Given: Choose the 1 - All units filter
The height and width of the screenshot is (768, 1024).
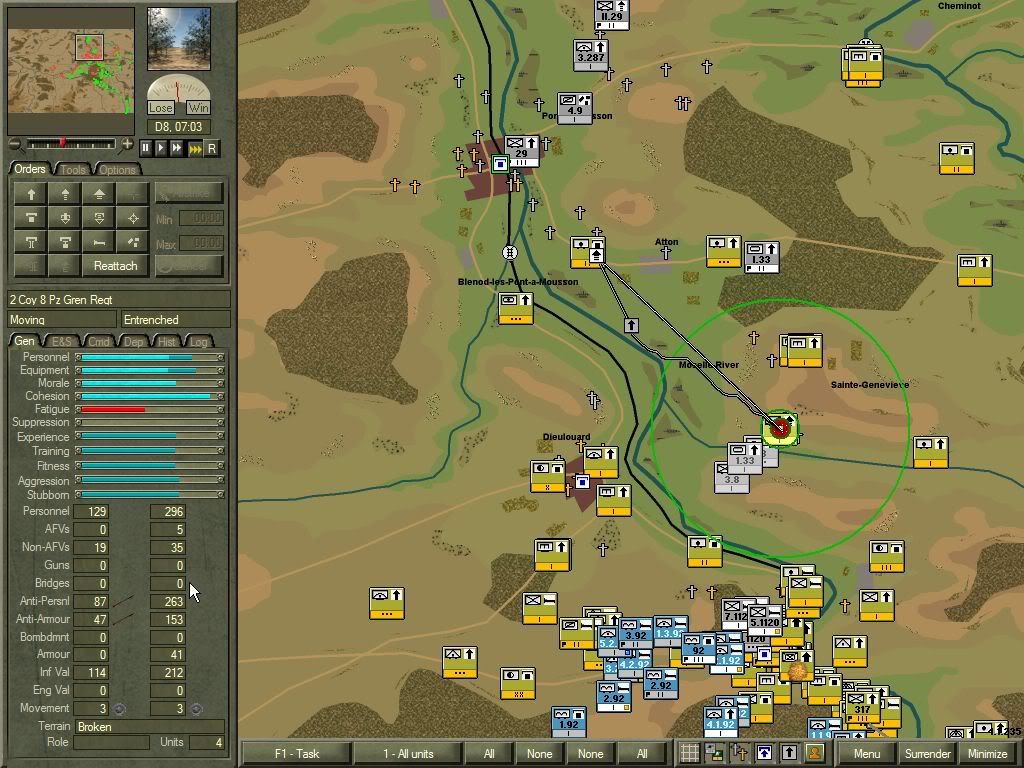Looking at the screenshot, I should 408,754.
